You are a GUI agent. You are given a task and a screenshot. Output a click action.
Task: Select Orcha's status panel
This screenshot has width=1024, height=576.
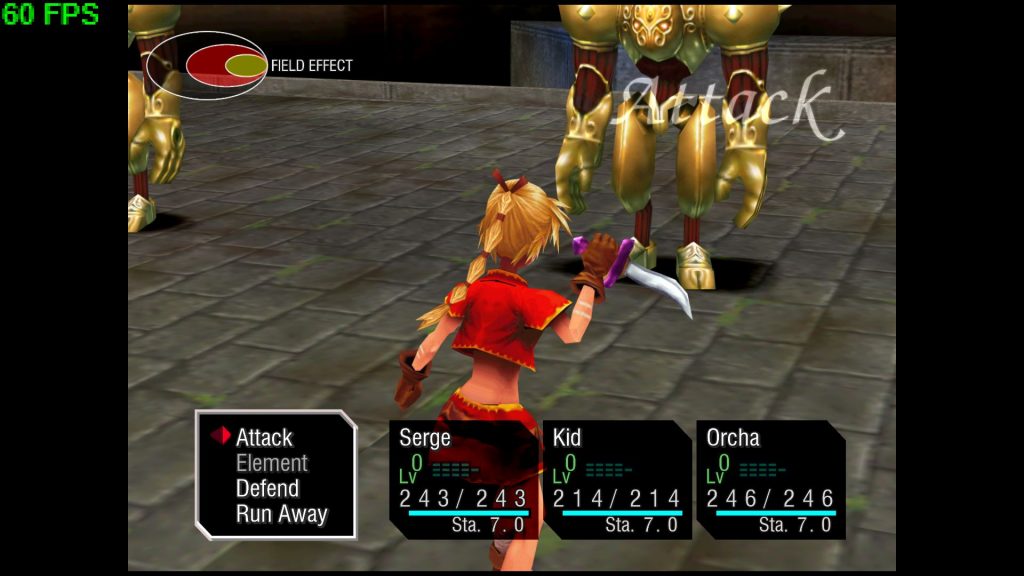[x=770, y=480]
